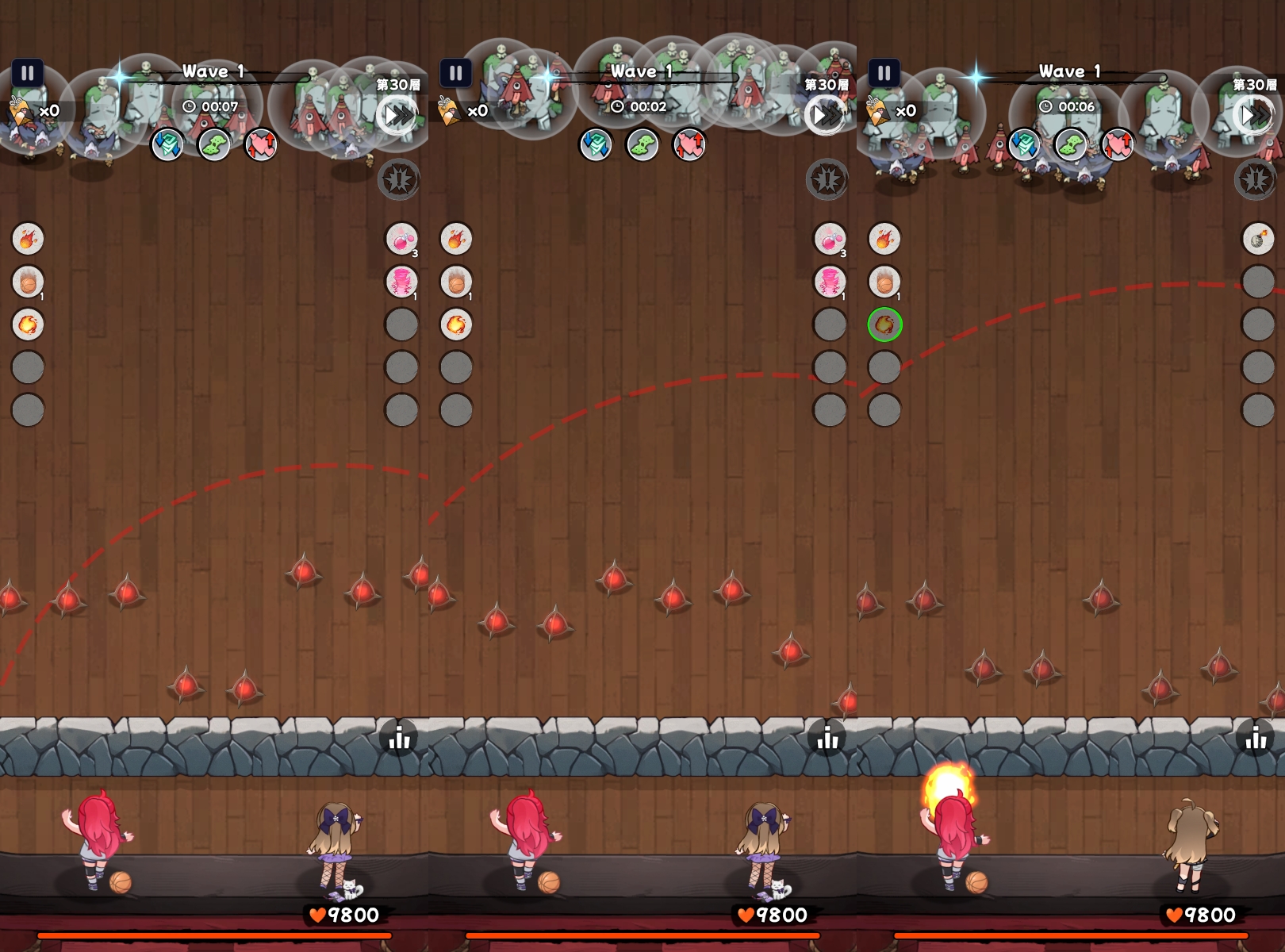Toggle fast-forward beside the 00:07 timer
The height and width of the screenshot is (952, 1285).
[397, 116]
